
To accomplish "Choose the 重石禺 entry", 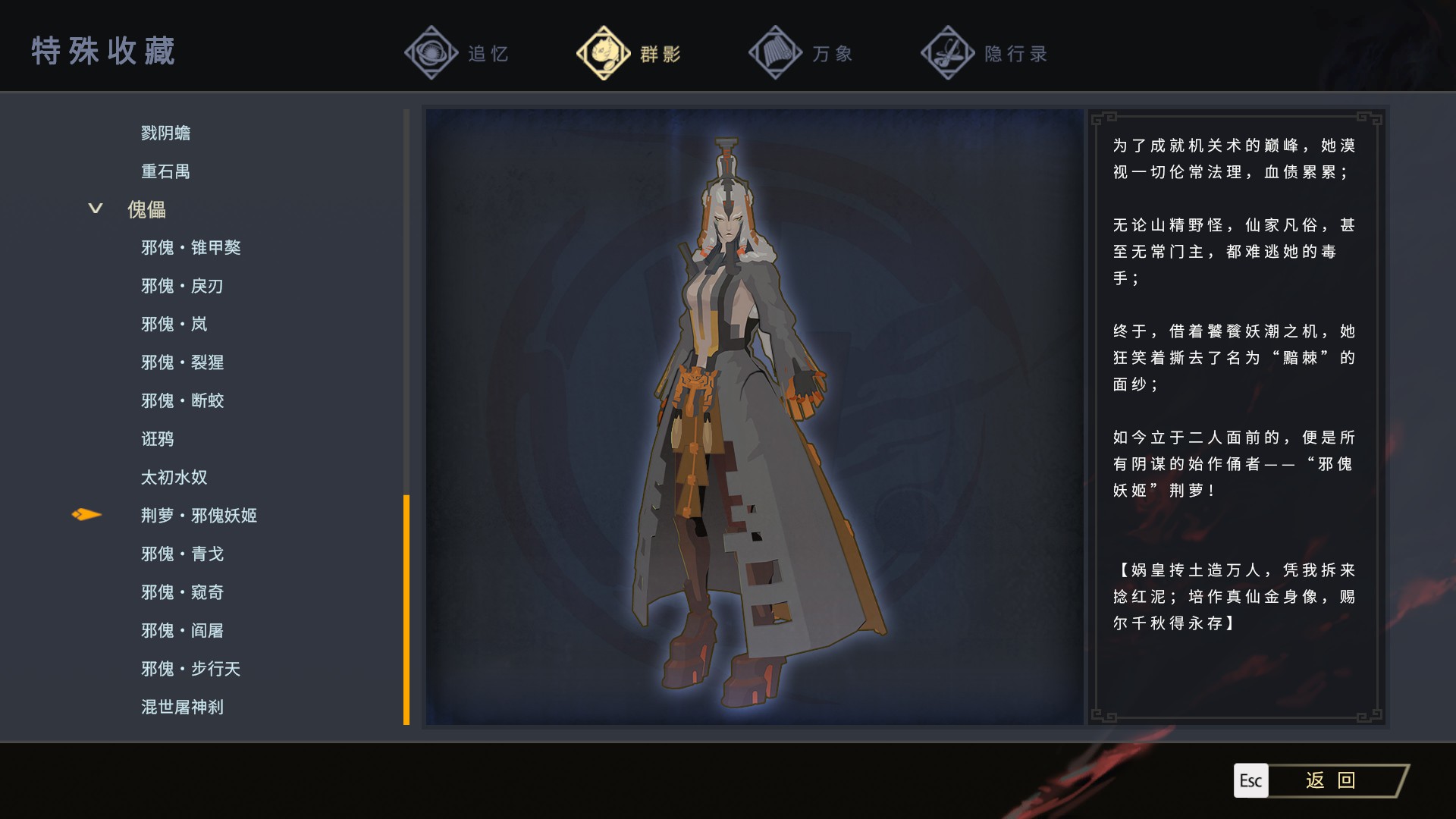I will tap(165, 171).
